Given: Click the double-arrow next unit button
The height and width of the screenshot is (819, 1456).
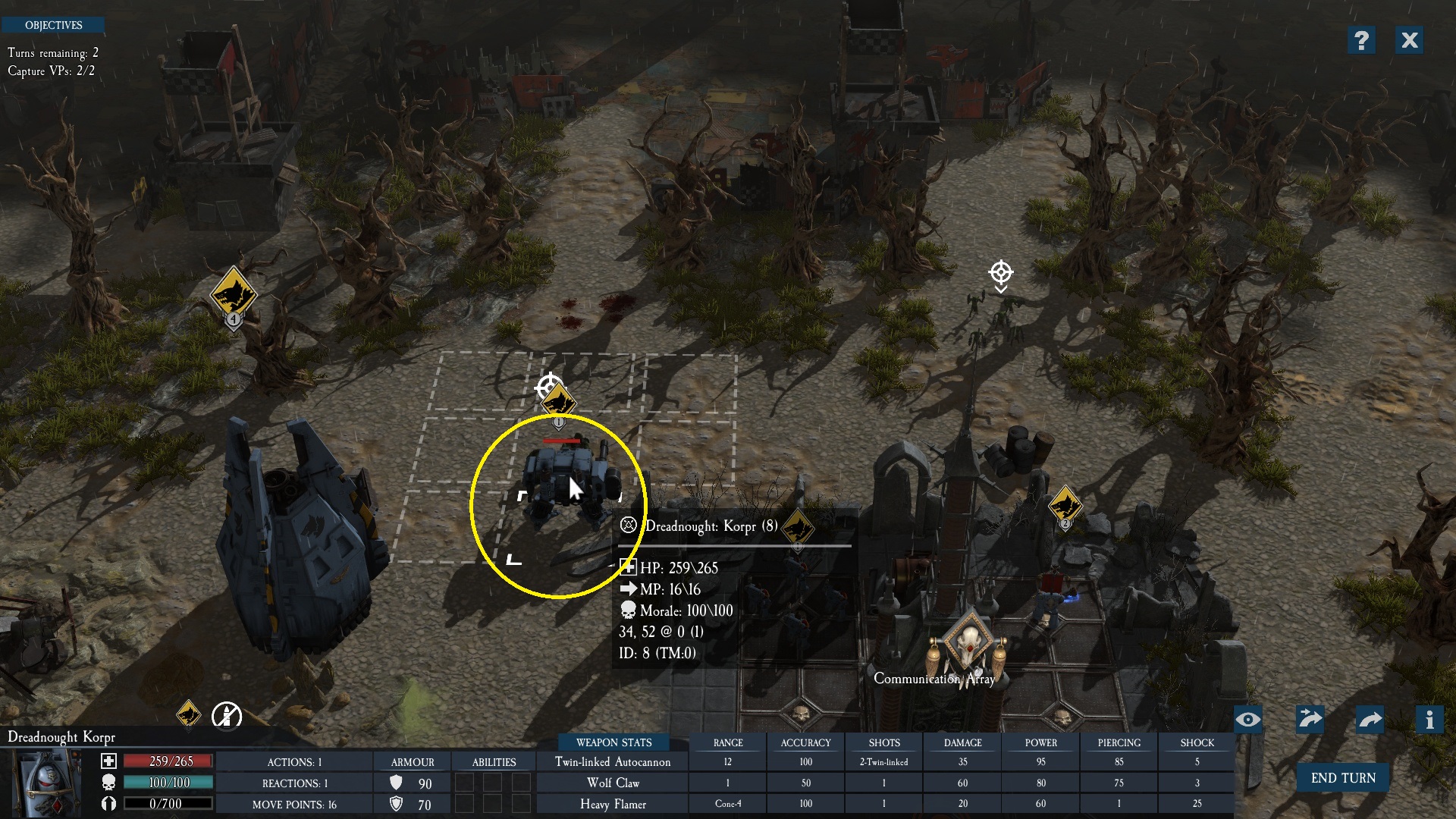Looking at the screenshot, I should point(1310,720).
